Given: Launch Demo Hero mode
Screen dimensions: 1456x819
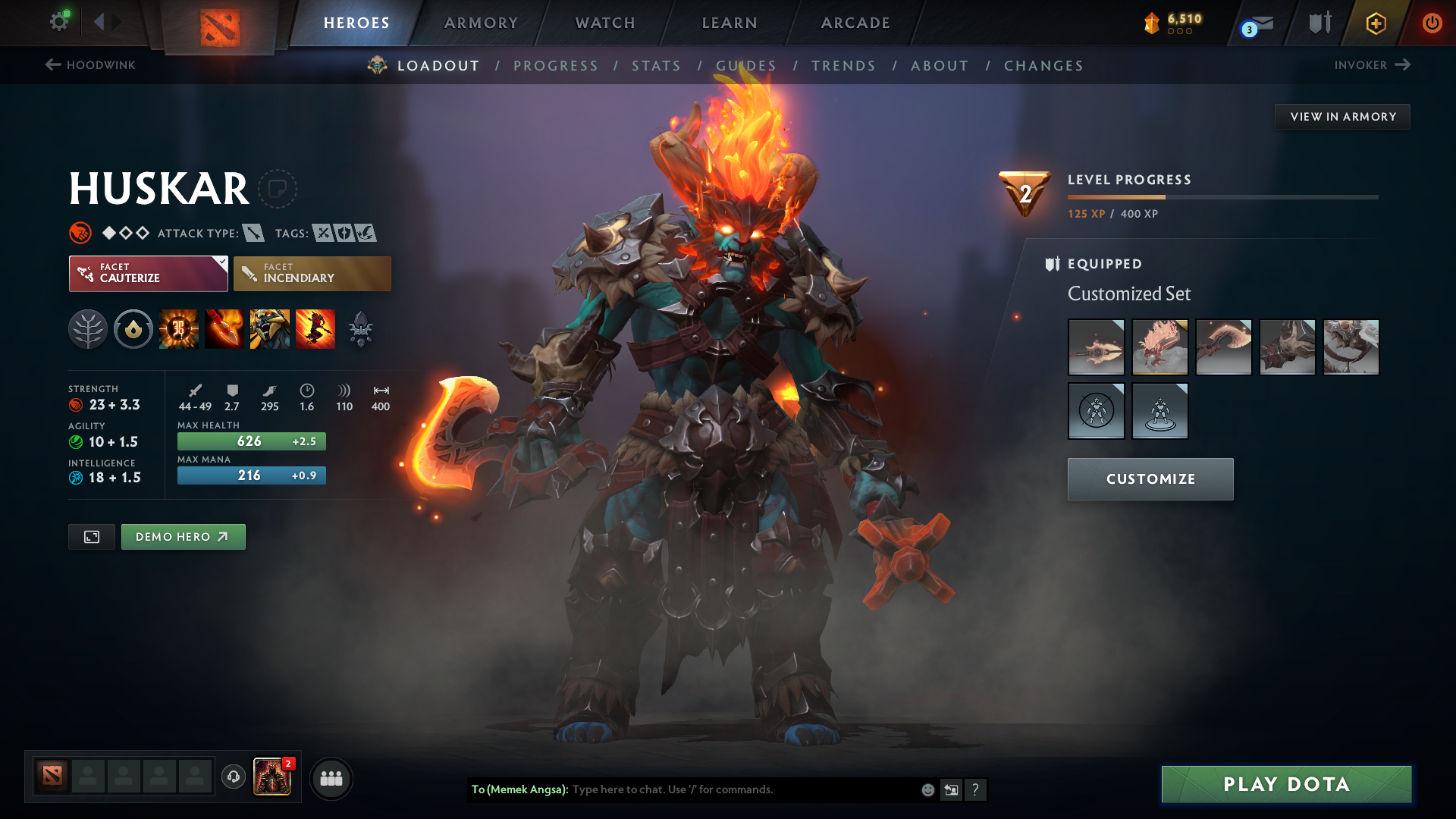Looking at the screenshot, I should click(x=183, y=537).
